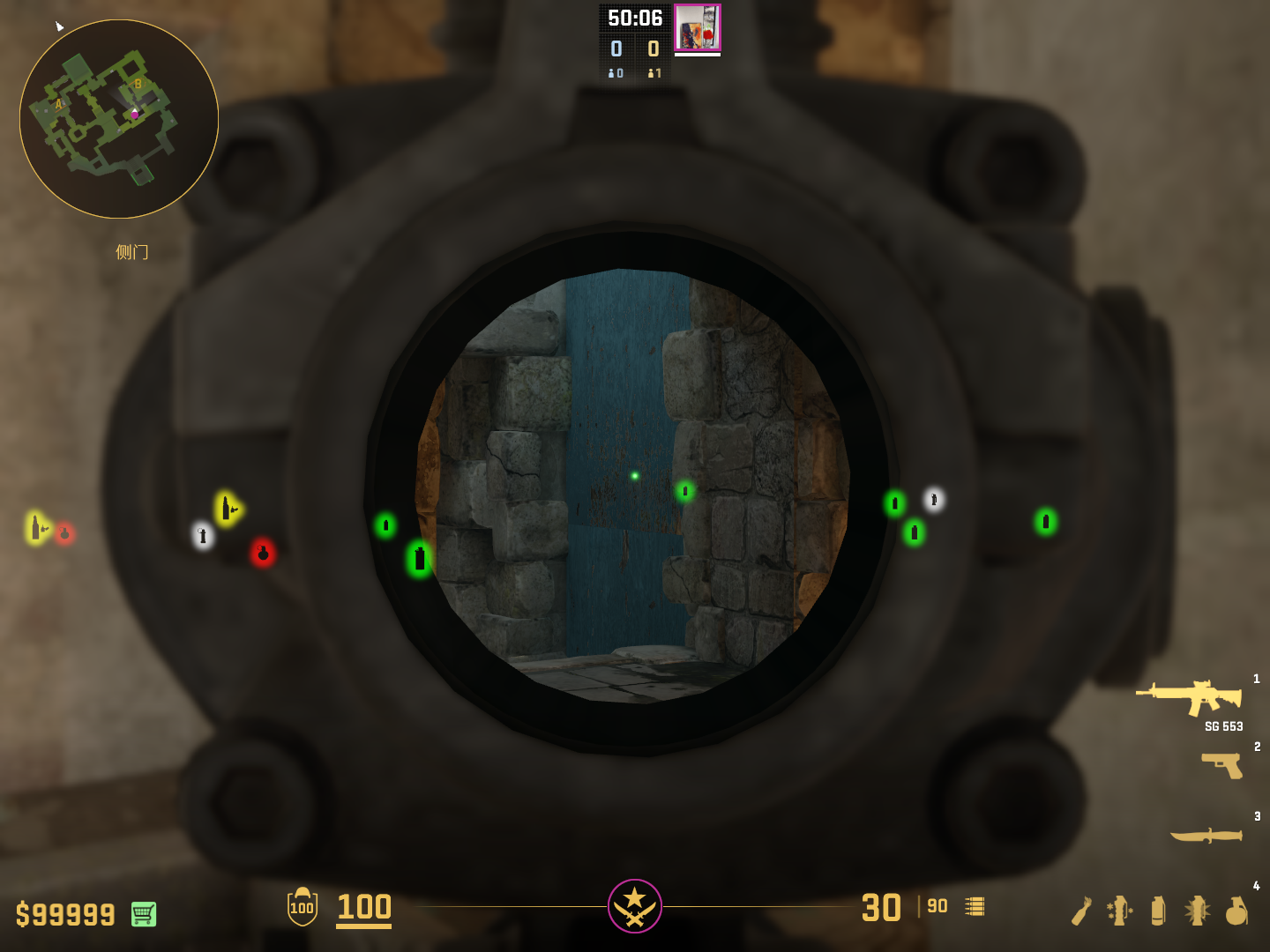The width and height of the screenshot is (1270, 952).
Task: Click the player avatar beside the scoreboard
Action: (698, 27)
